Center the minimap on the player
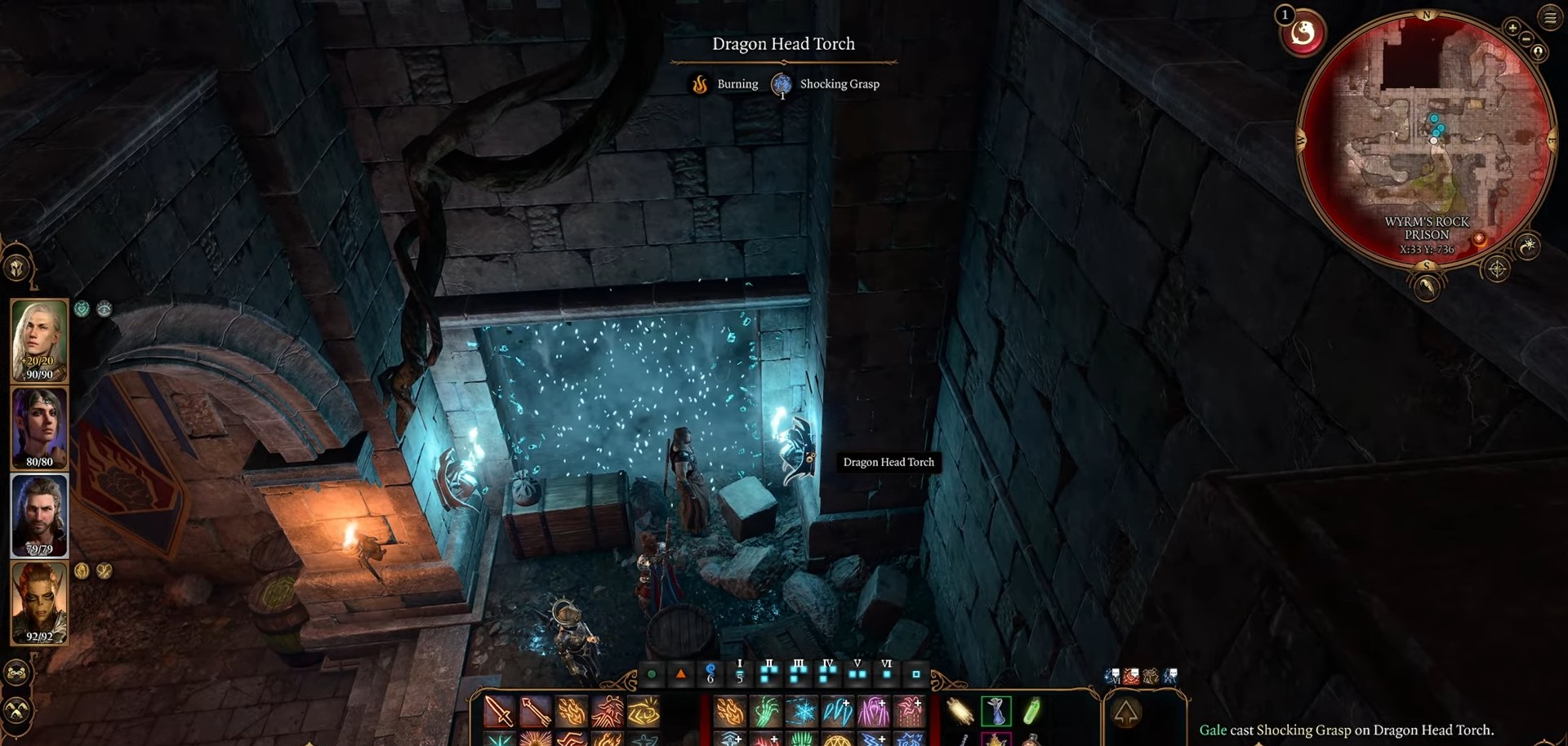The height and width of the screenshot is (746, 1568). (1539, 51)
